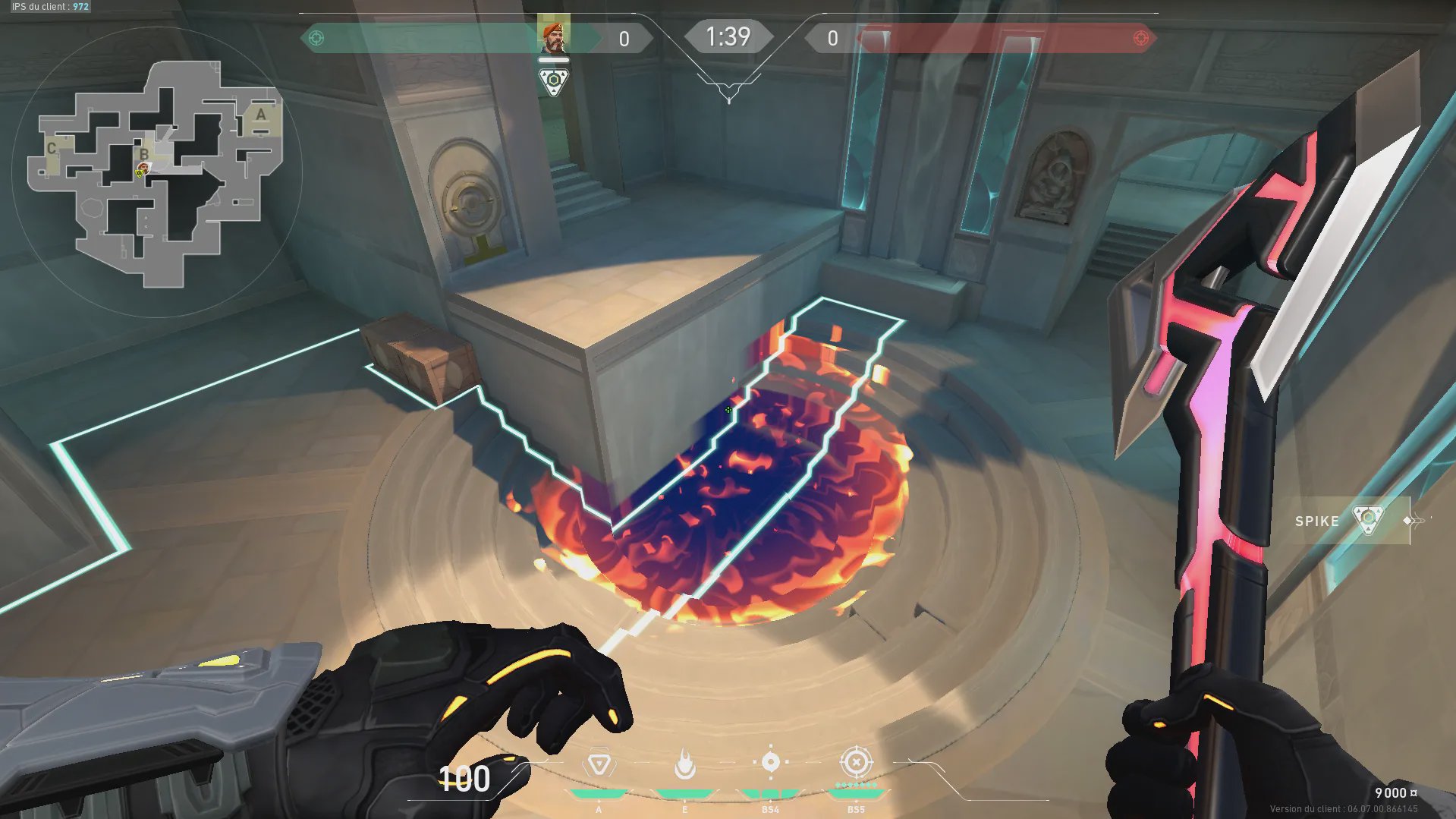The width and height of the screenshot is (1456, 819).
Task: Click the tactical minimap
Action: 156,173
